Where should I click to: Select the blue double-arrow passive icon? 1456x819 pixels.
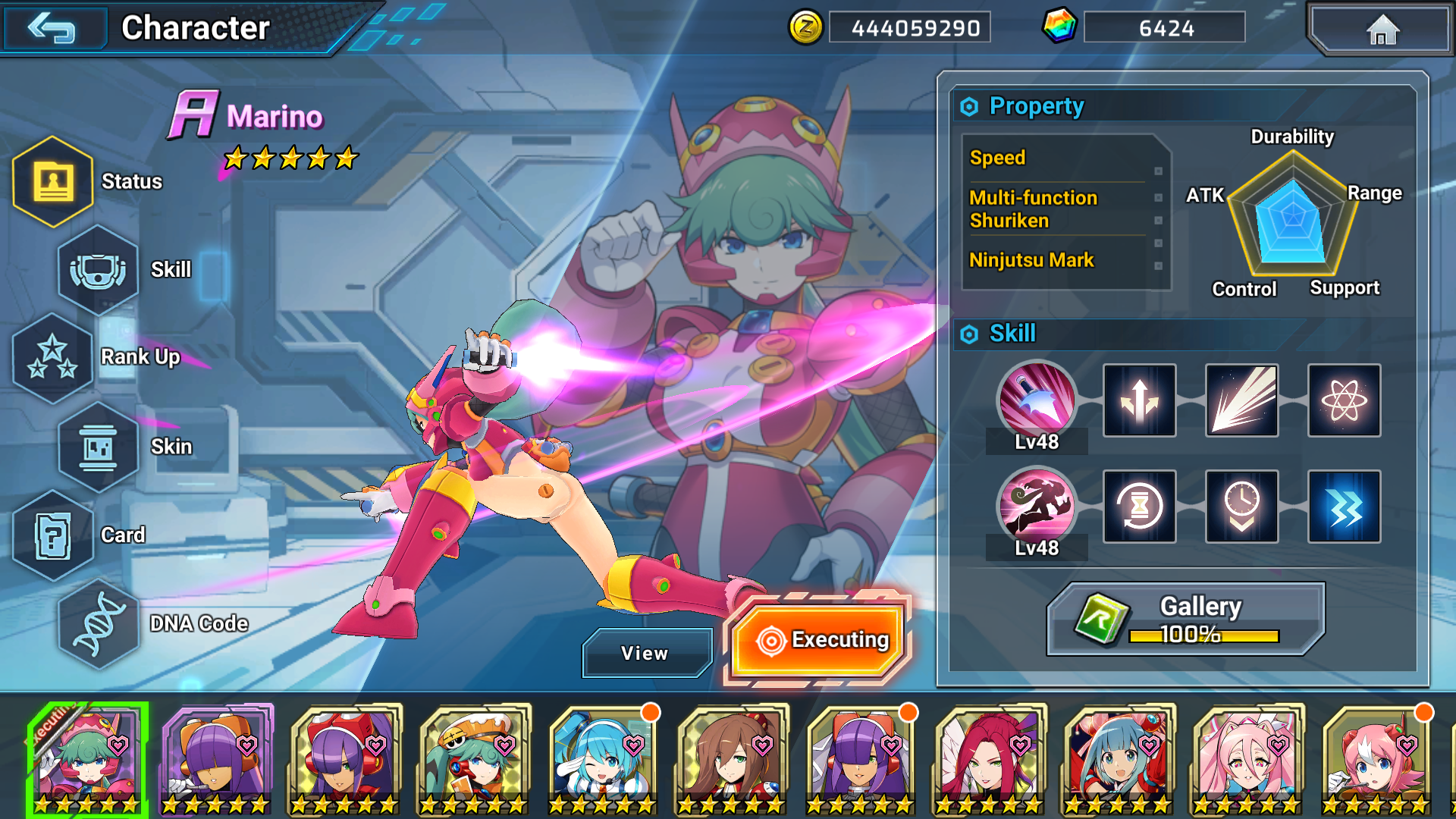coord(1344,507)
